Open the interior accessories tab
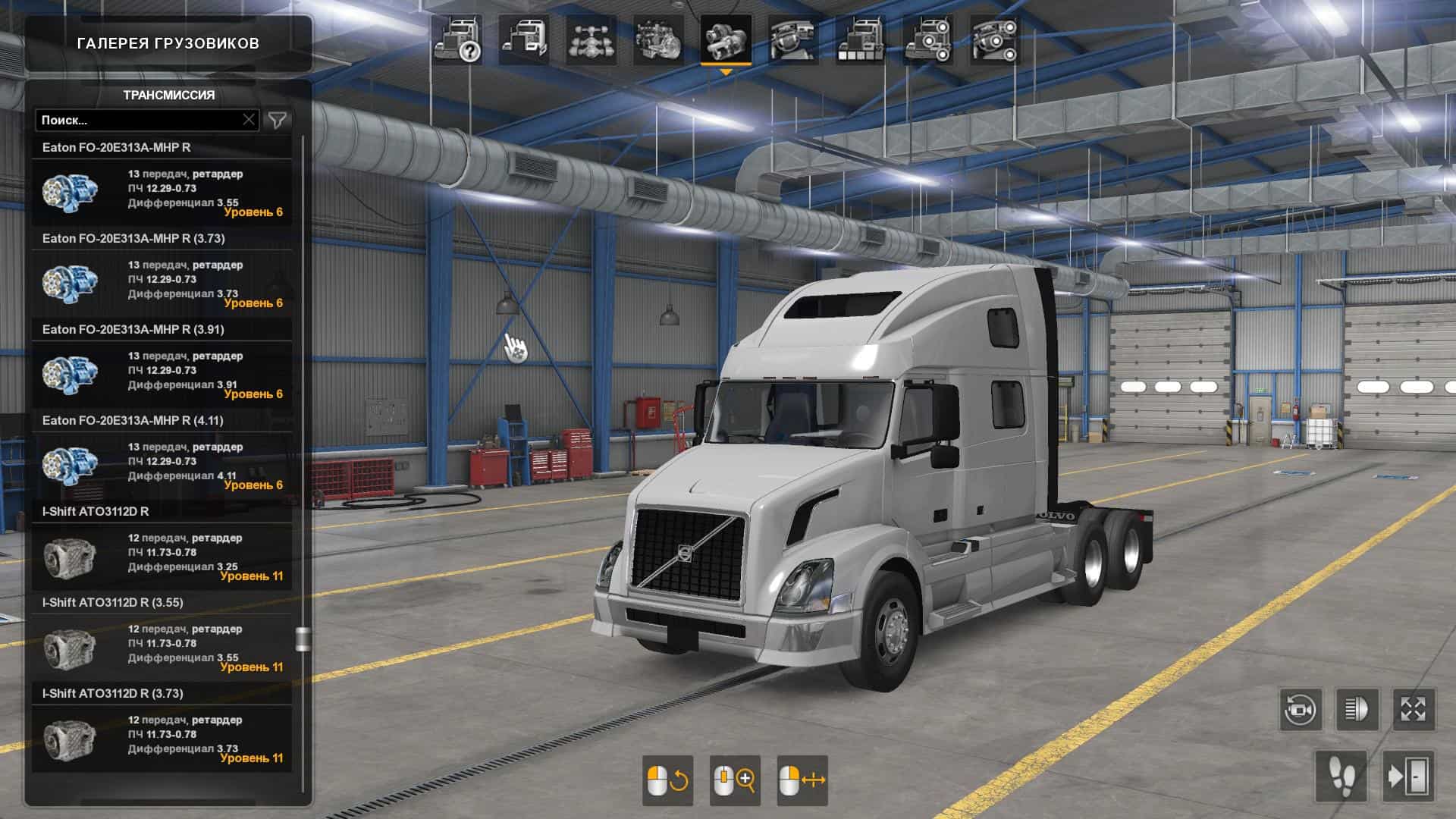1456x819 pixels. click(993, 41)
